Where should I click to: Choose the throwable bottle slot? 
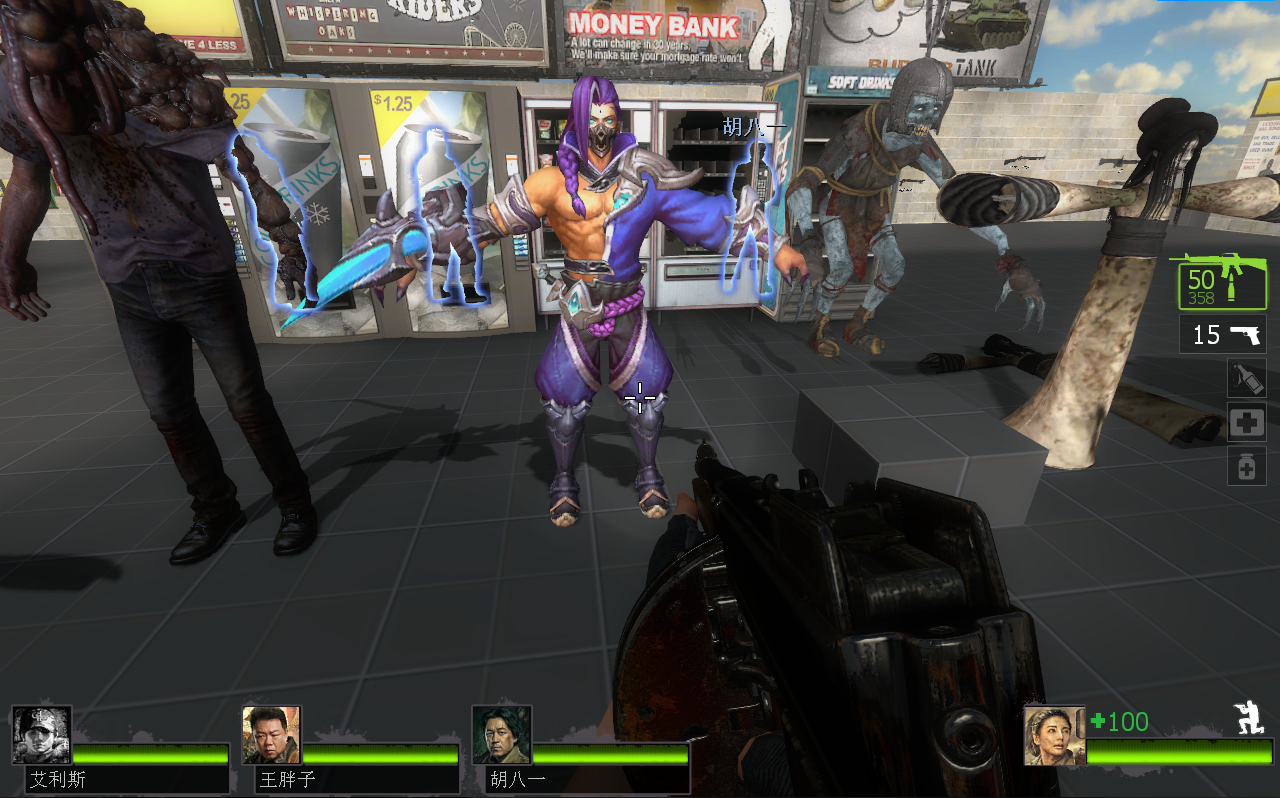1246,379
